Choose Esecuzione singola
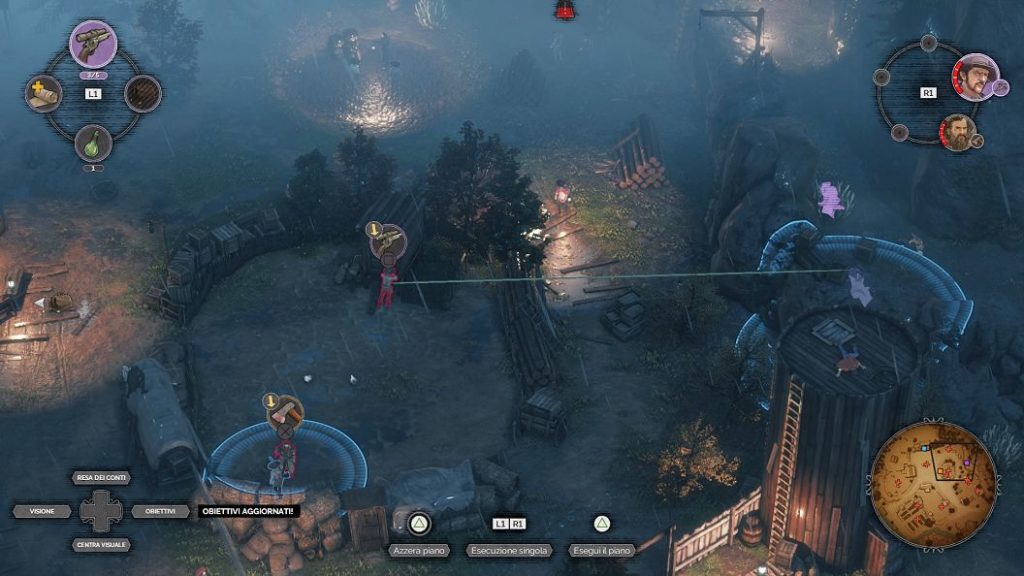This screenshot has width=1024, height=576. pyautogui.click(x=509, y=550)
